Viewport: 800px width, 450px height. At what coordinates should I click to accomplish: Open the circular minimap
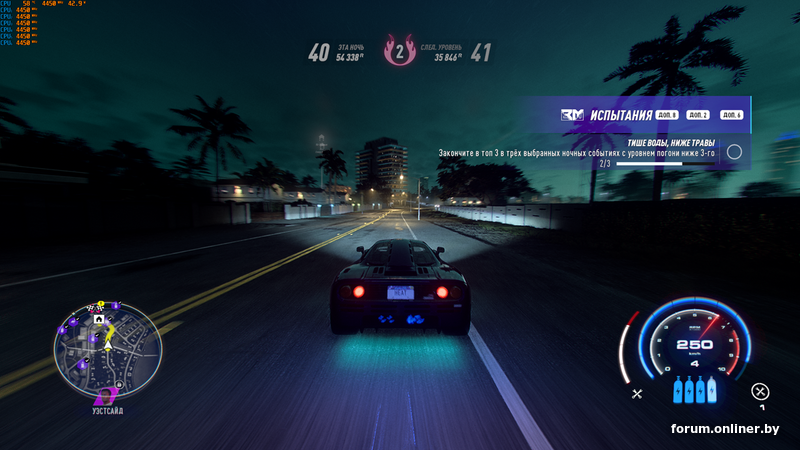[x=107, y=347]
